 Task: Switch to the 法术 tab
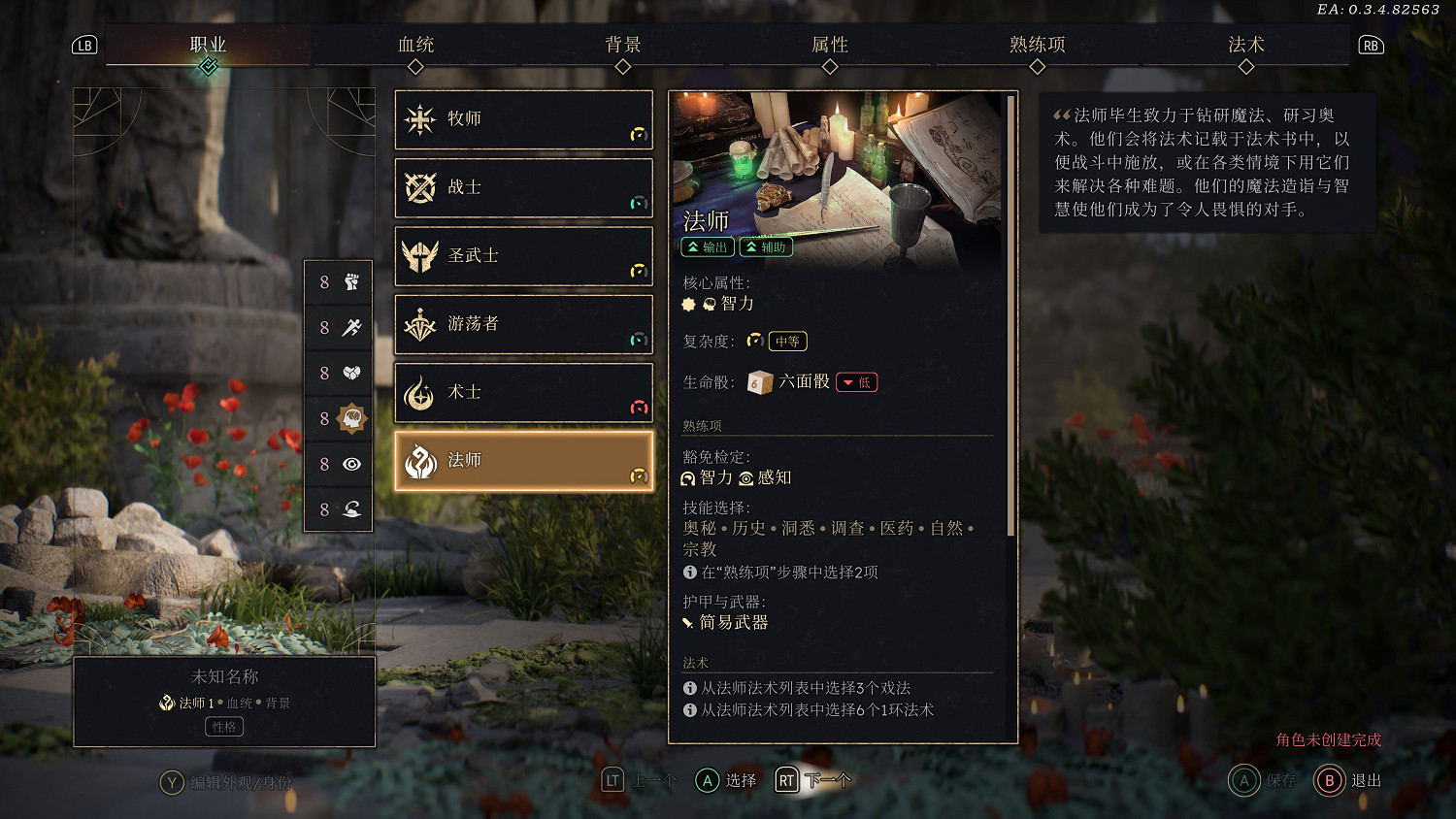(1246, 45)
